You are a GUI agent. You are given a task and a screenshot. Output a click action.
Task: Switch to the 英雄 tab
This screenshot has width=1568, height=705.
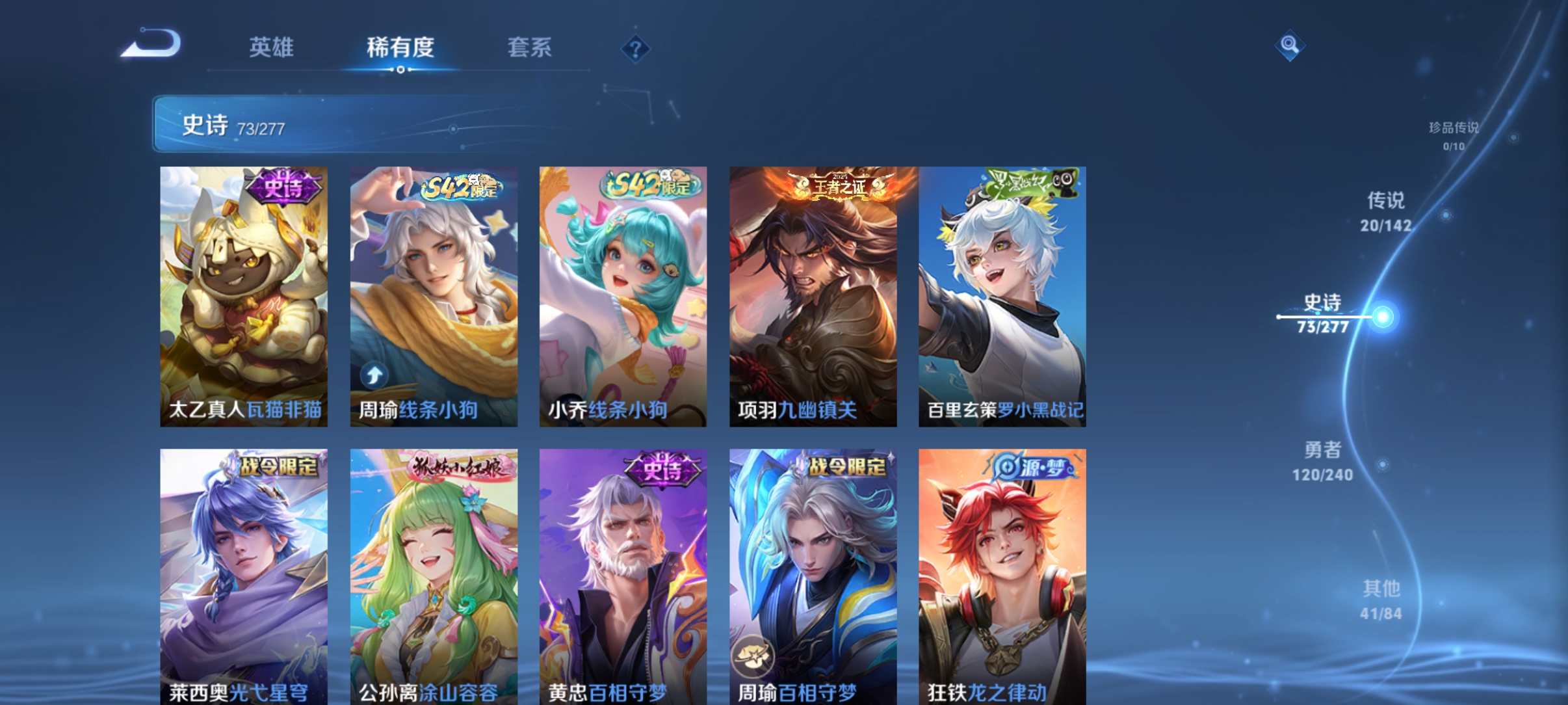(x=270, y=47)
